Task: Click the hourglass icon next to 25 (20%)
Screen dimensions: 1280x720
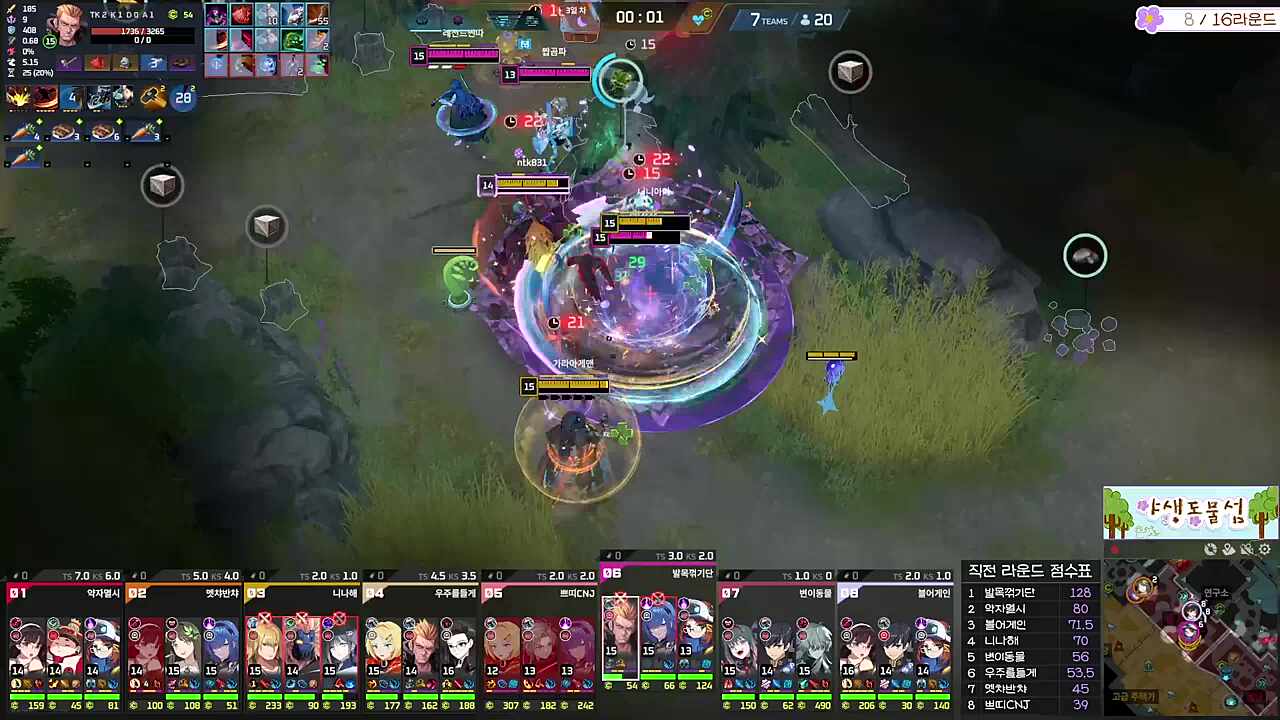Action: coord(11,72)
